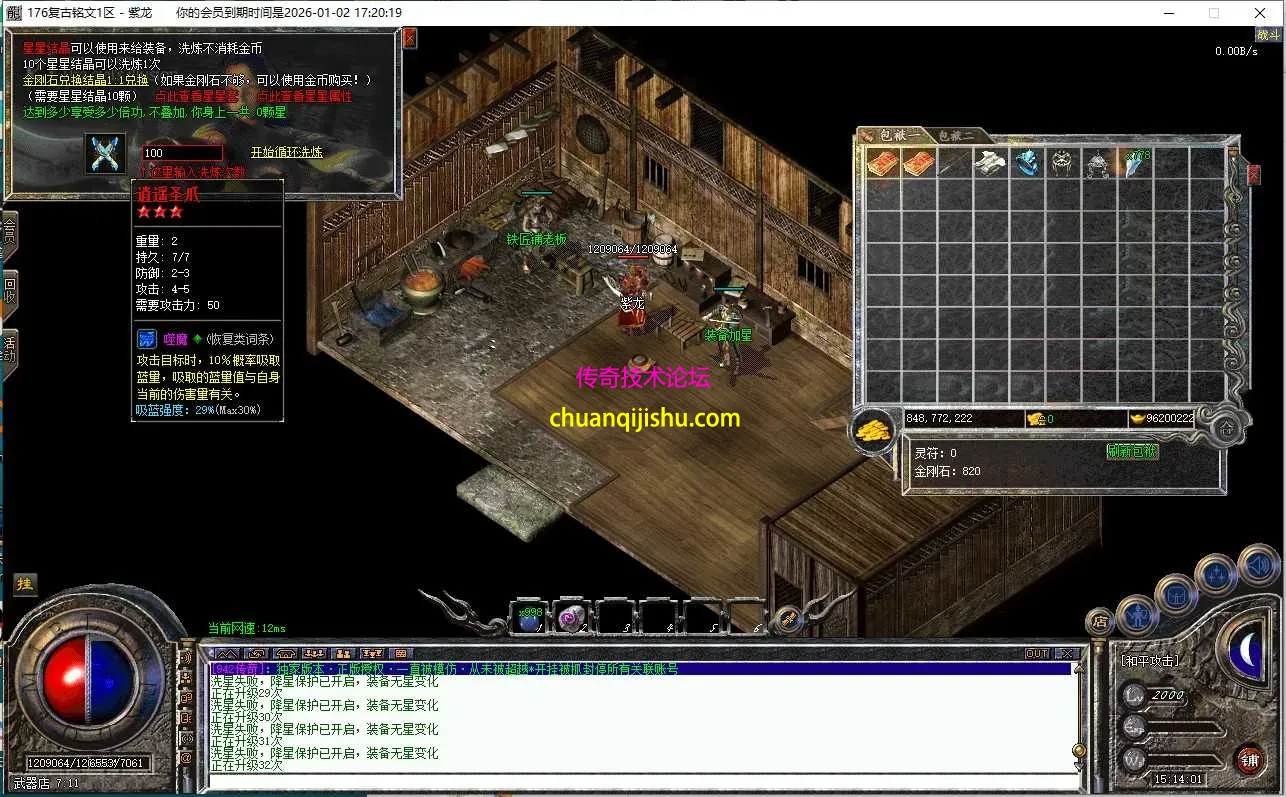Screen dimensions: 1286x797
Task: Click the 店 store icon on the right panel
Action: (1100, 620)
